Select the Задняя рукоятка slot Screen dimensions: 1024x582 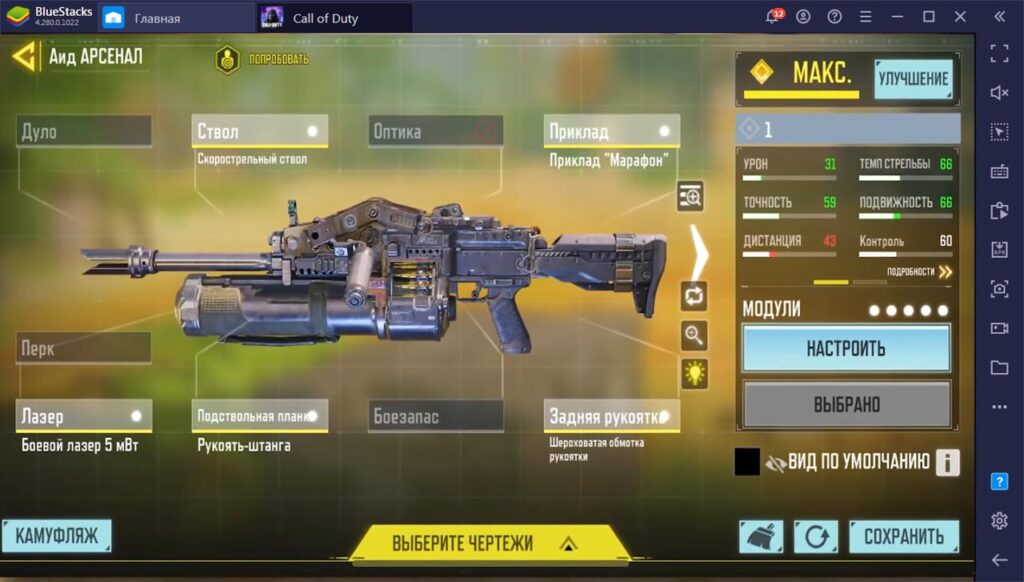click(612, 416)
